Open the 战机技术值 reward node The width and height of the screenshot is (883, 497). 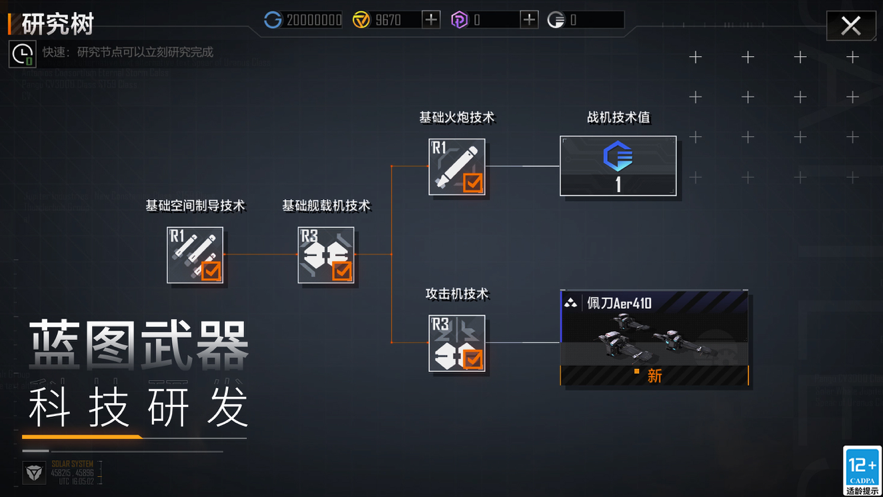618,166
